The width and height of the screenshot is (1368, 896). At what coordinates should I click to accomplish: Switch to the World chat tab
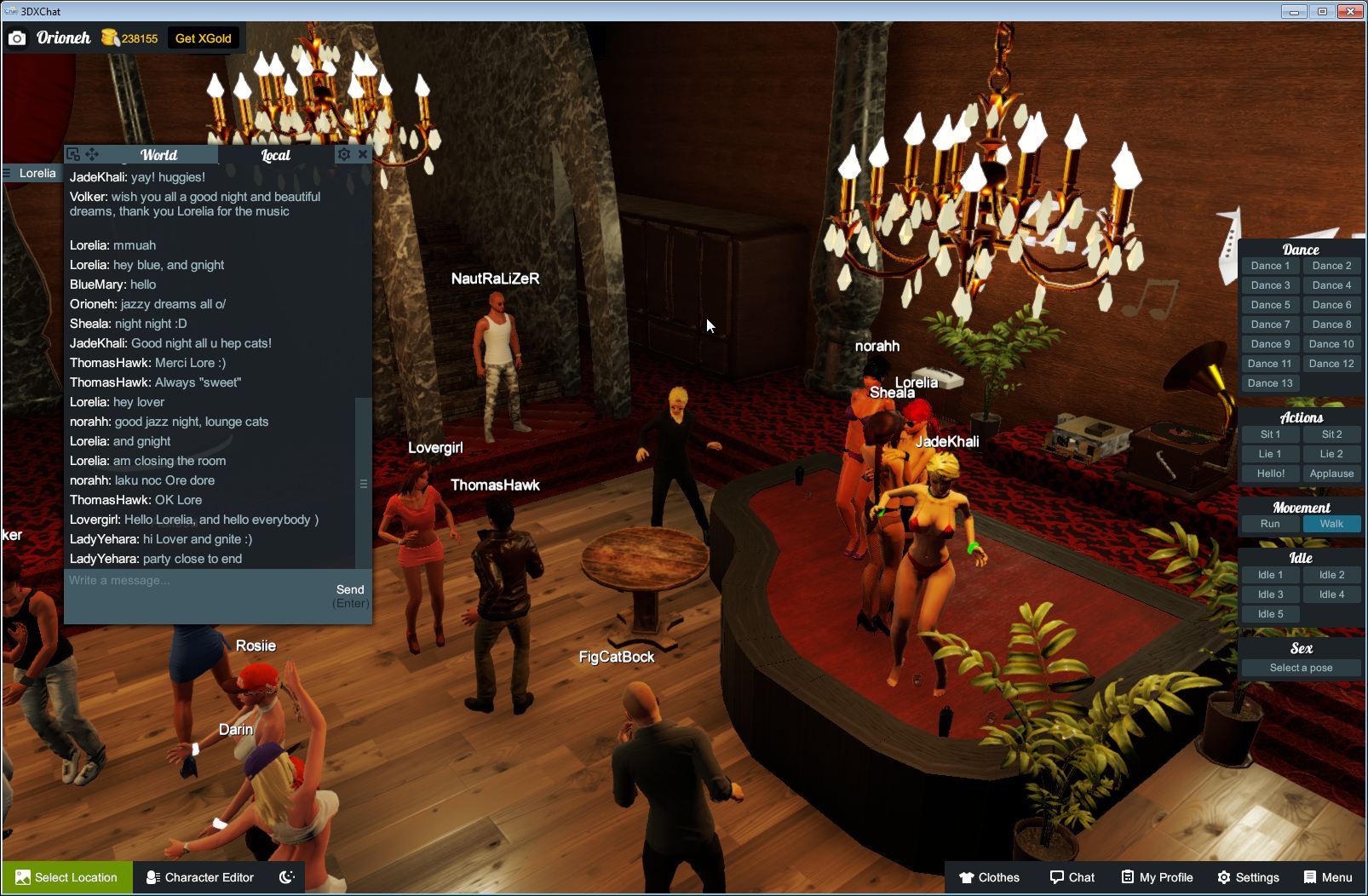(x=158, y=154)
